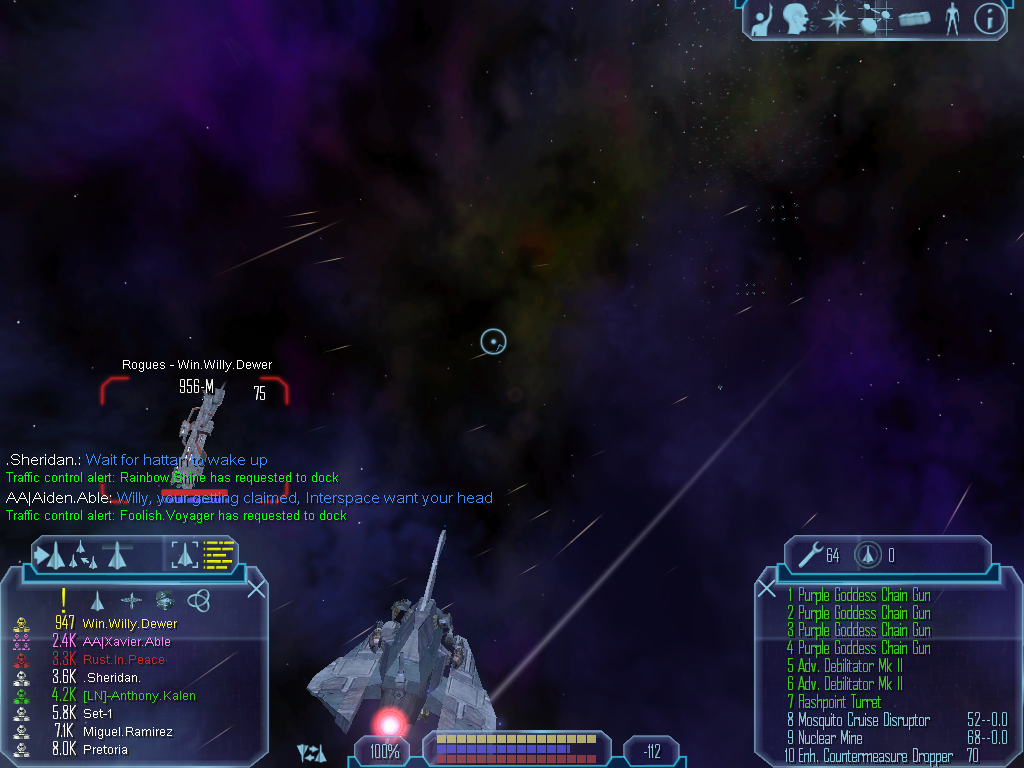Show all contacts with the interlocked rings tab

[198, 600]
